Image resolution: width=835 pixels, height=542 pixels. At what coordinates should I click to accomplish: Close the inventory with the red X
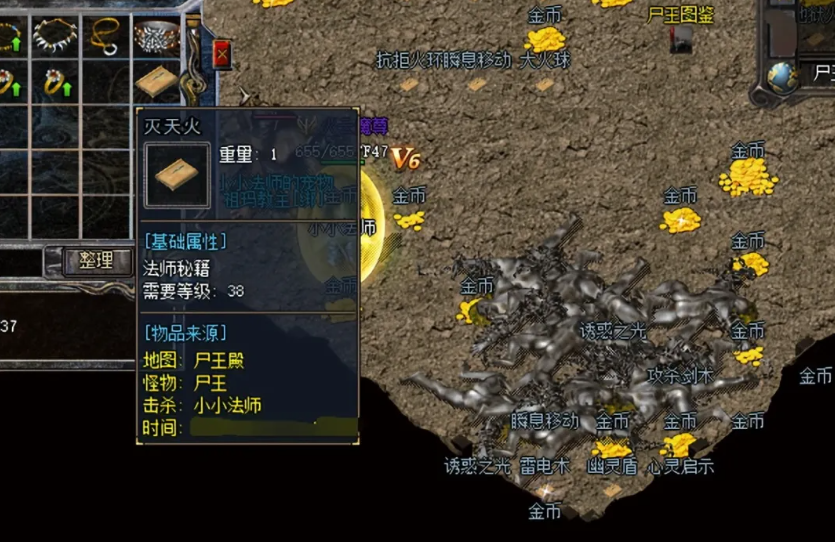tap(221, 54)
